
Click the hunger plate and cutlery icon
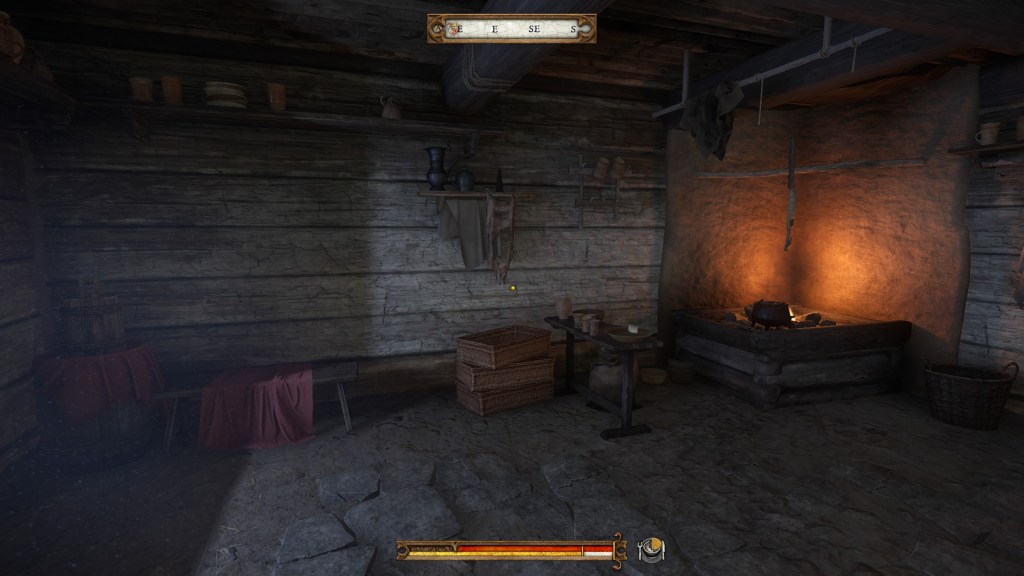650,549
